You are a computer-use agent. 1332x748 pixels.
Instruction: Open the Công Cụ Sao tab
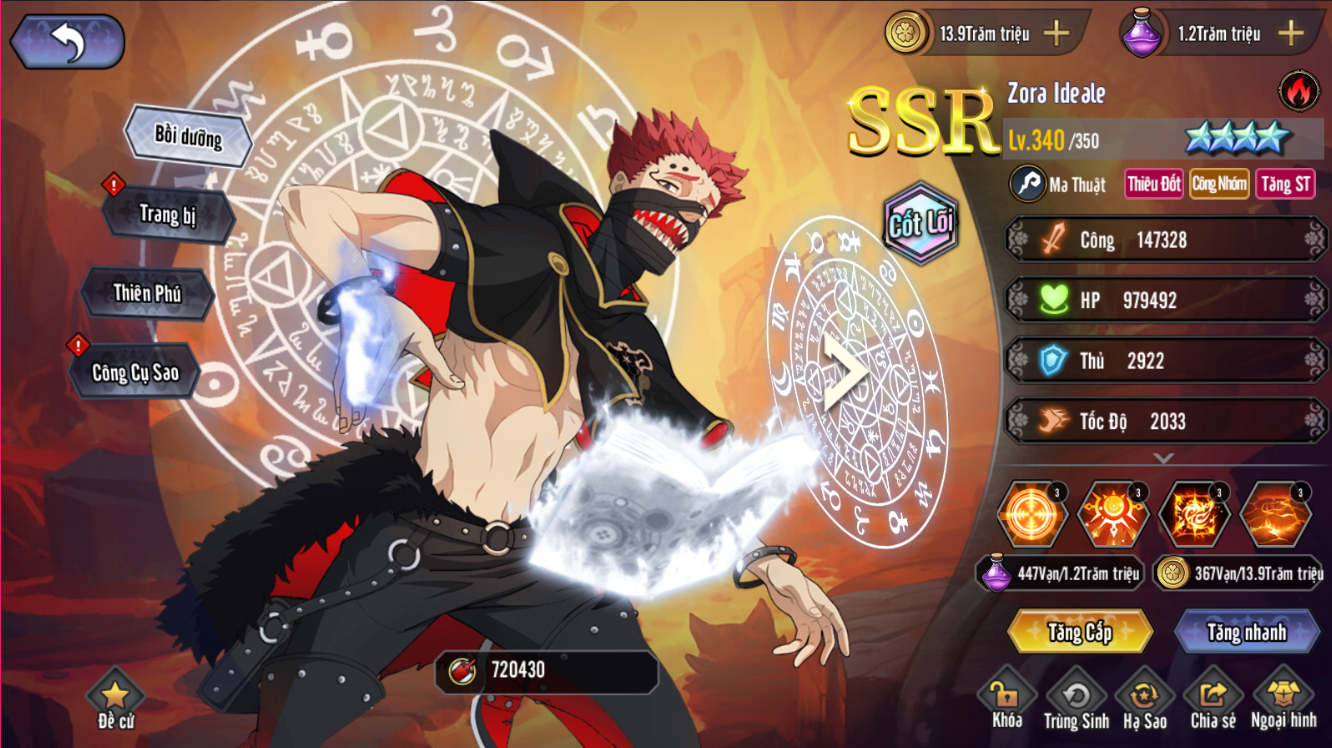[x=135, y=372]
